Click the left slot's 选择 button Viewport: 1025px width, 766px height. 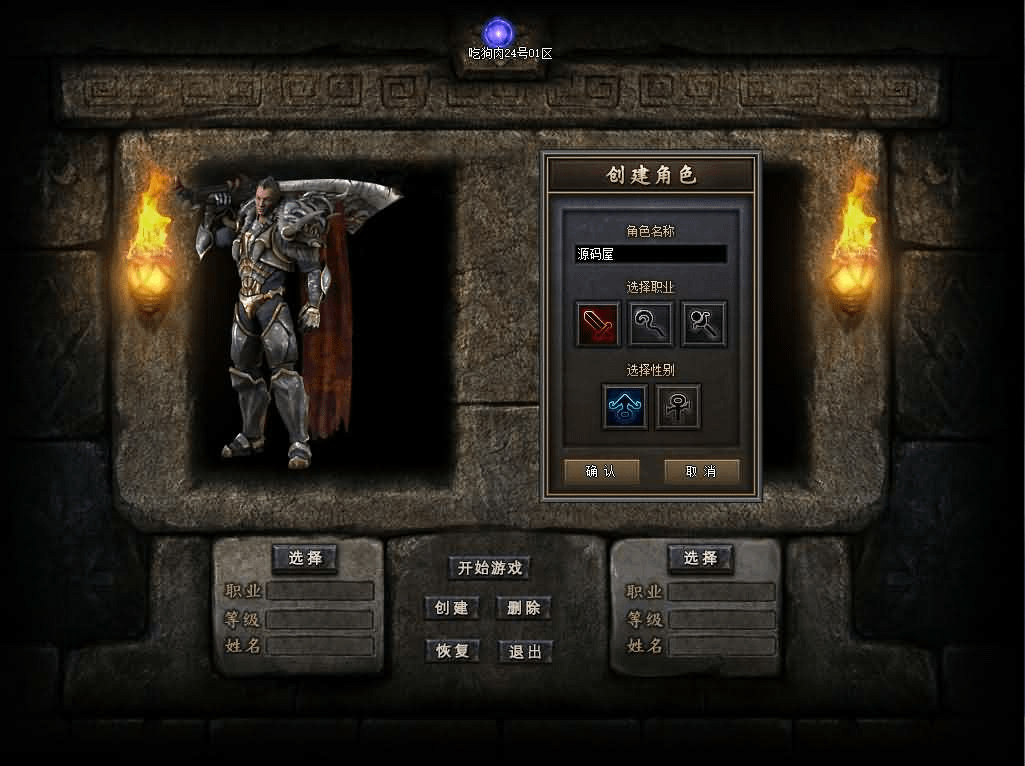pyautogui.click(x=305, y=558)
